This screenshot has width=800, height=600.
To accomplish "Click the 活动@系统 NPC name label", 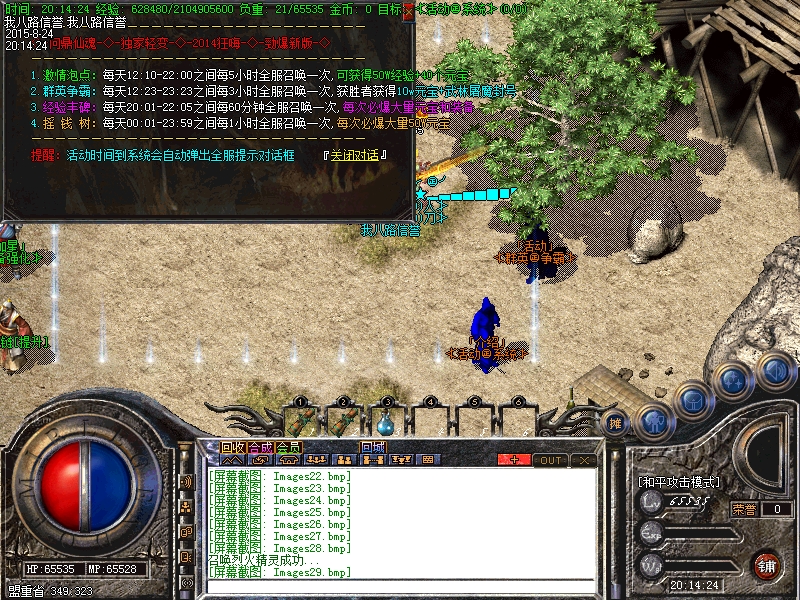I will [486, 353].
